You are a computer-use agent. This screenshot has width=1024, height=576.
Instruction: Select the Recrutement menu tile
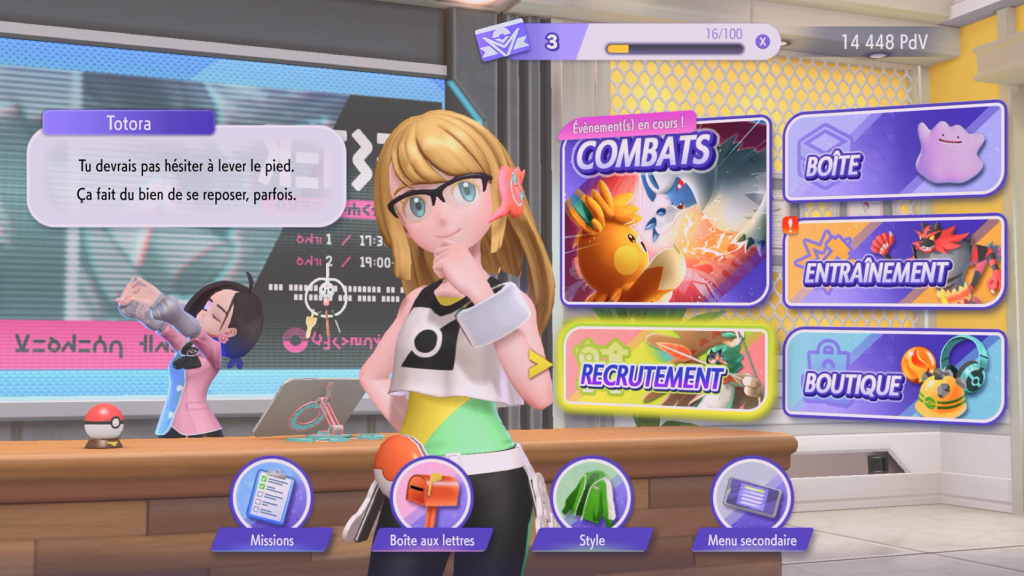[x=664, y=369]
